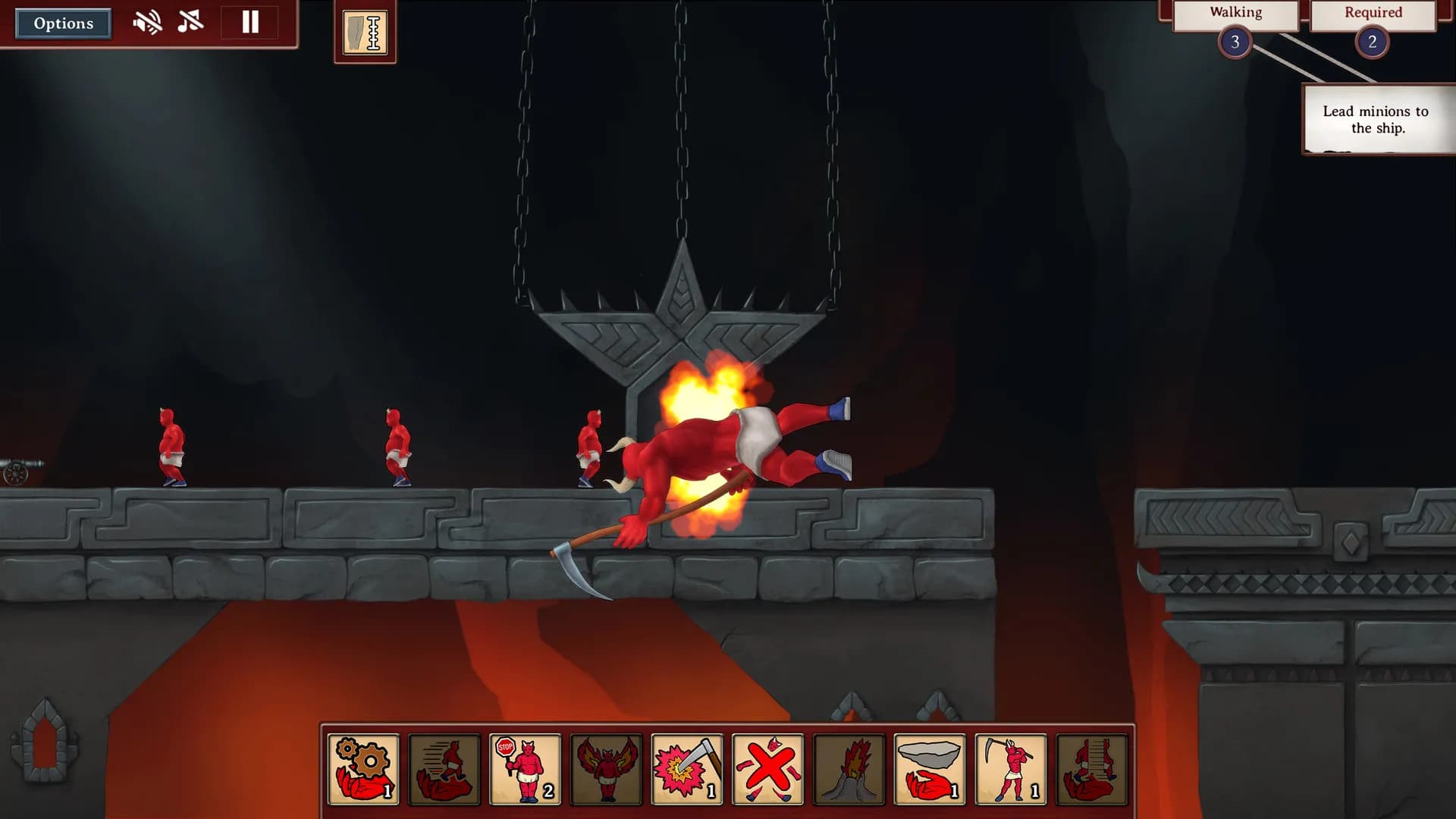
Task: Click the Required counter header
Action: coord(1373,12)
